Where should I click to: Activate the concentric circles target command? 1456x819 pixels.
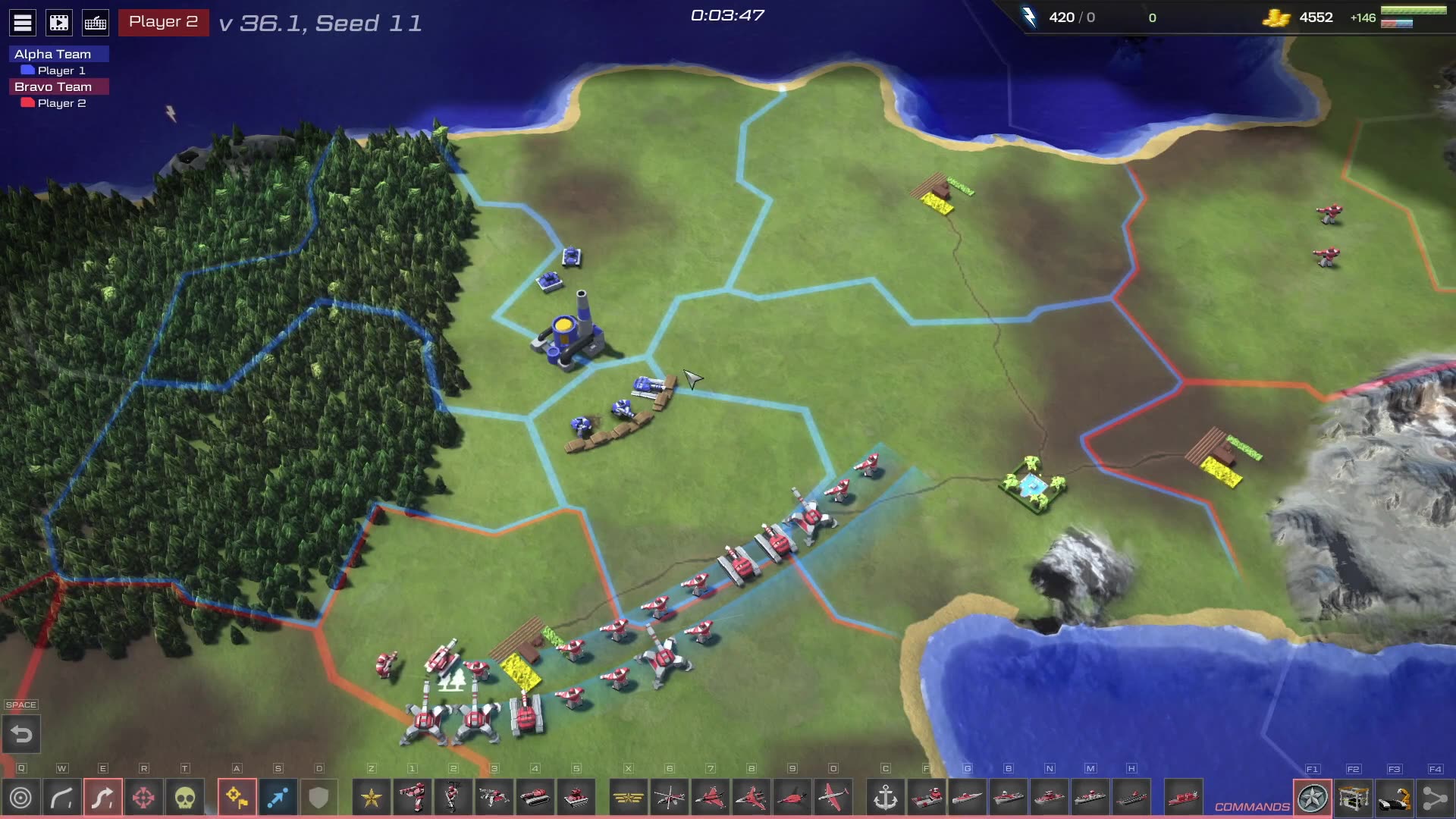(21, 798)
